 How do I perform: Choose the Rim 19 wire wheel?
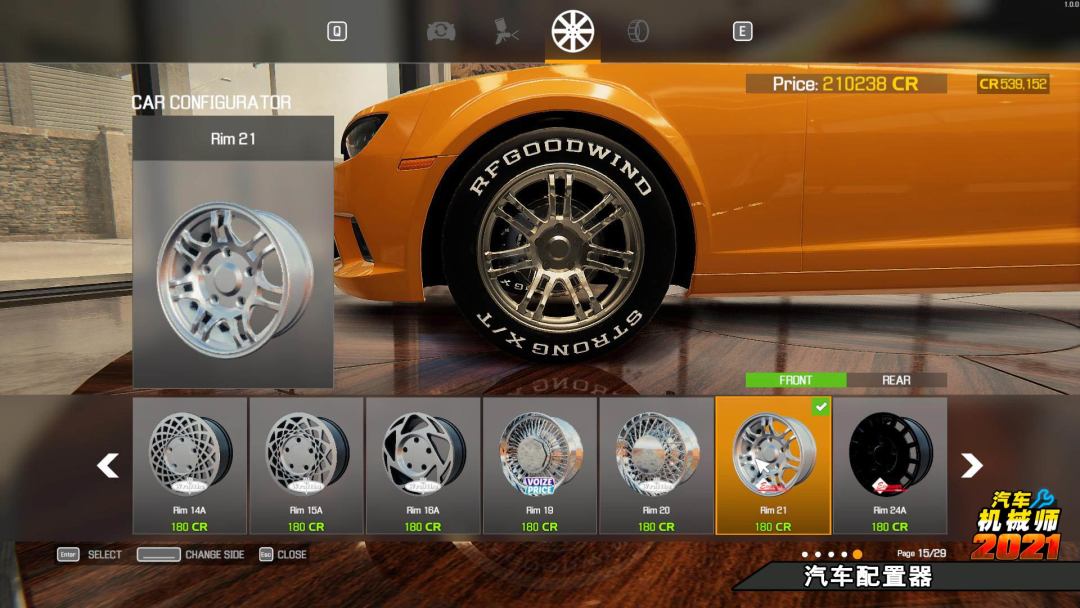pyautogui.click(x=540, y=465)
